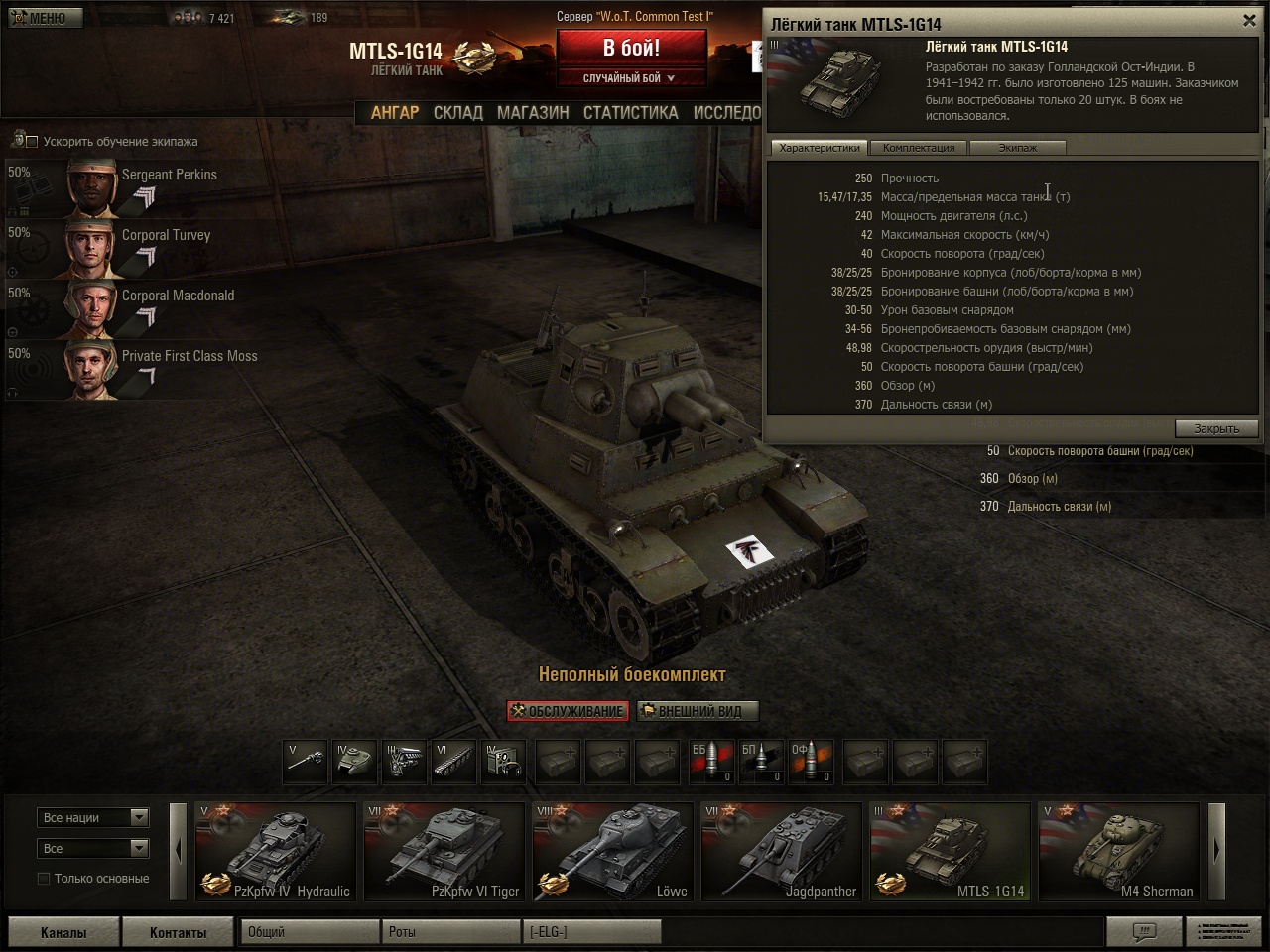Pick the Jagdpanther from the tank carousel
This screenshot has height=952, width=1270.
(x=781, y=851)
